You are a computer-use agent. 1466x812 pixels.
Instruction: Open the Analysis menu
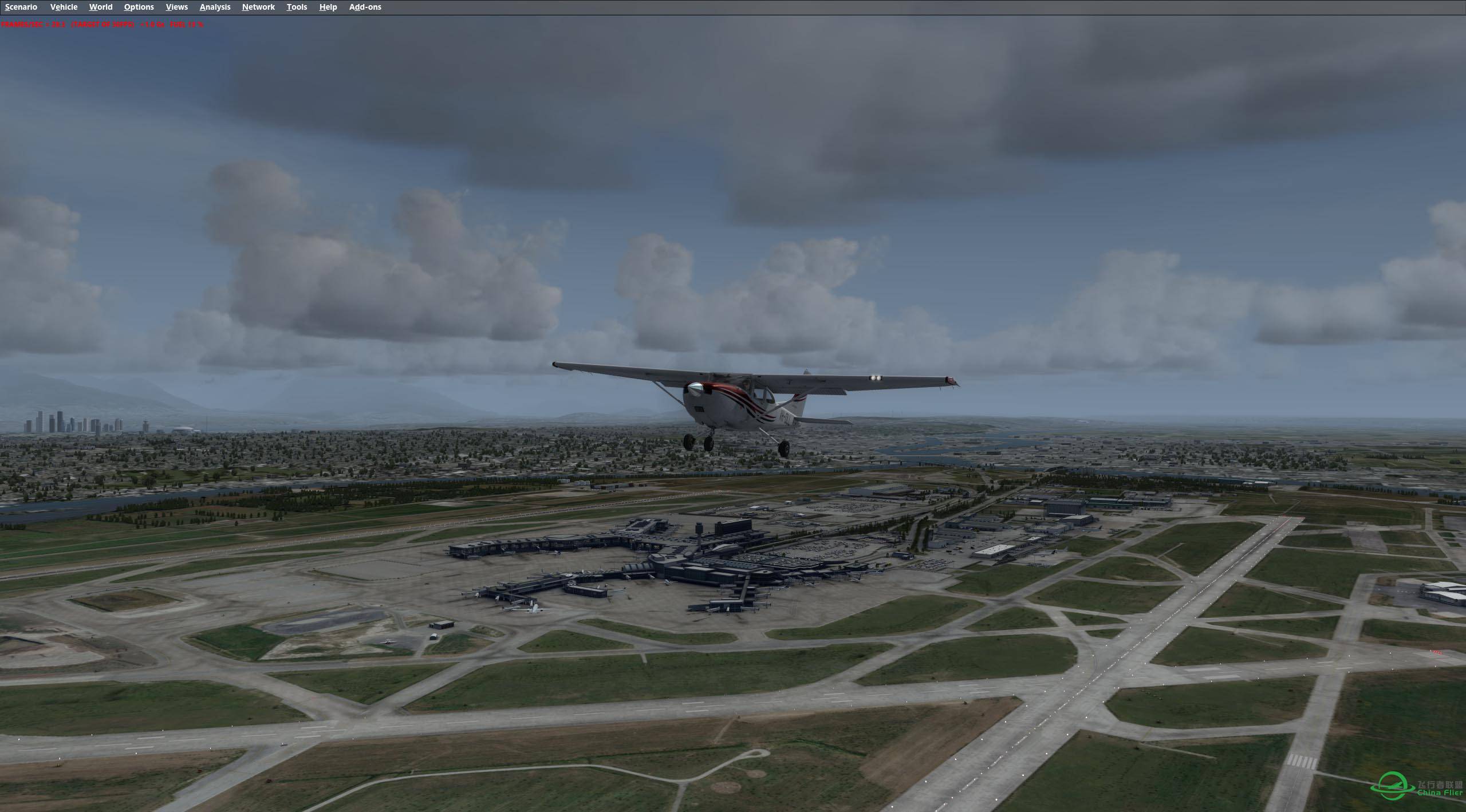pyautogui.click(x=214, y=7)
